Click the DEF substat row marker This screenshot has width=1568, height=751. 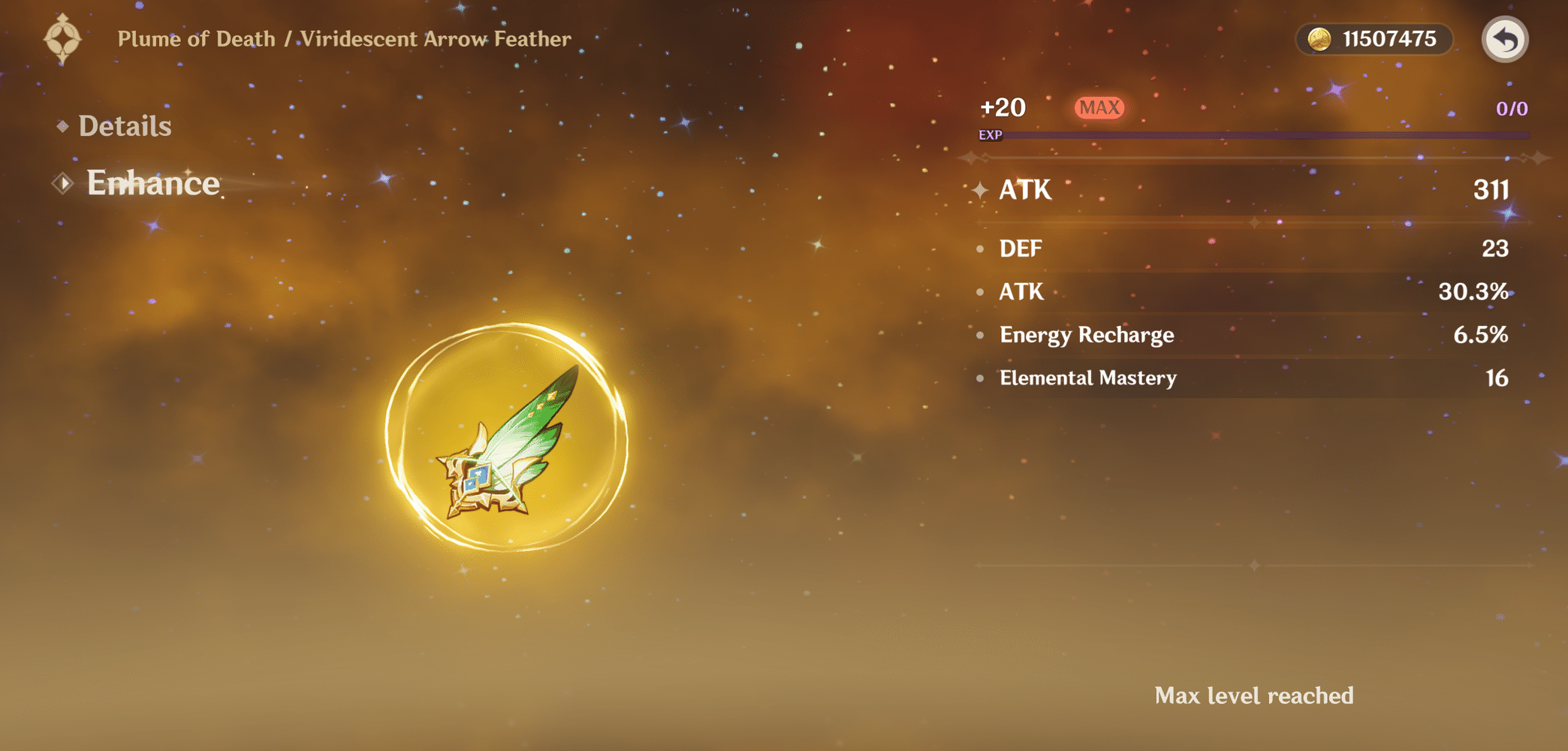[981, 249]
